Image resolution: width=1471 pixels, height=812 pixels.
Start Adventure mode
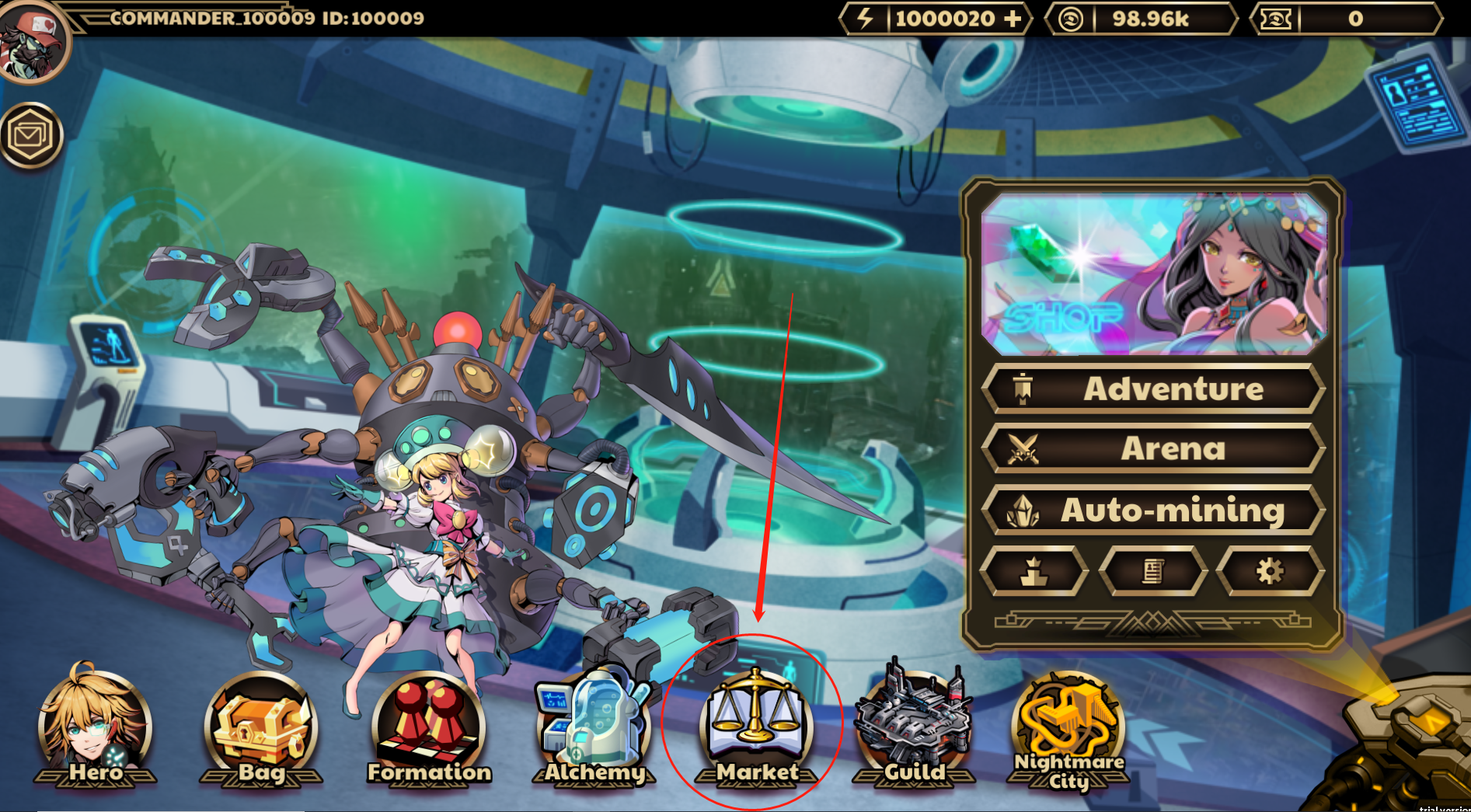click(x=1153, y=389)
